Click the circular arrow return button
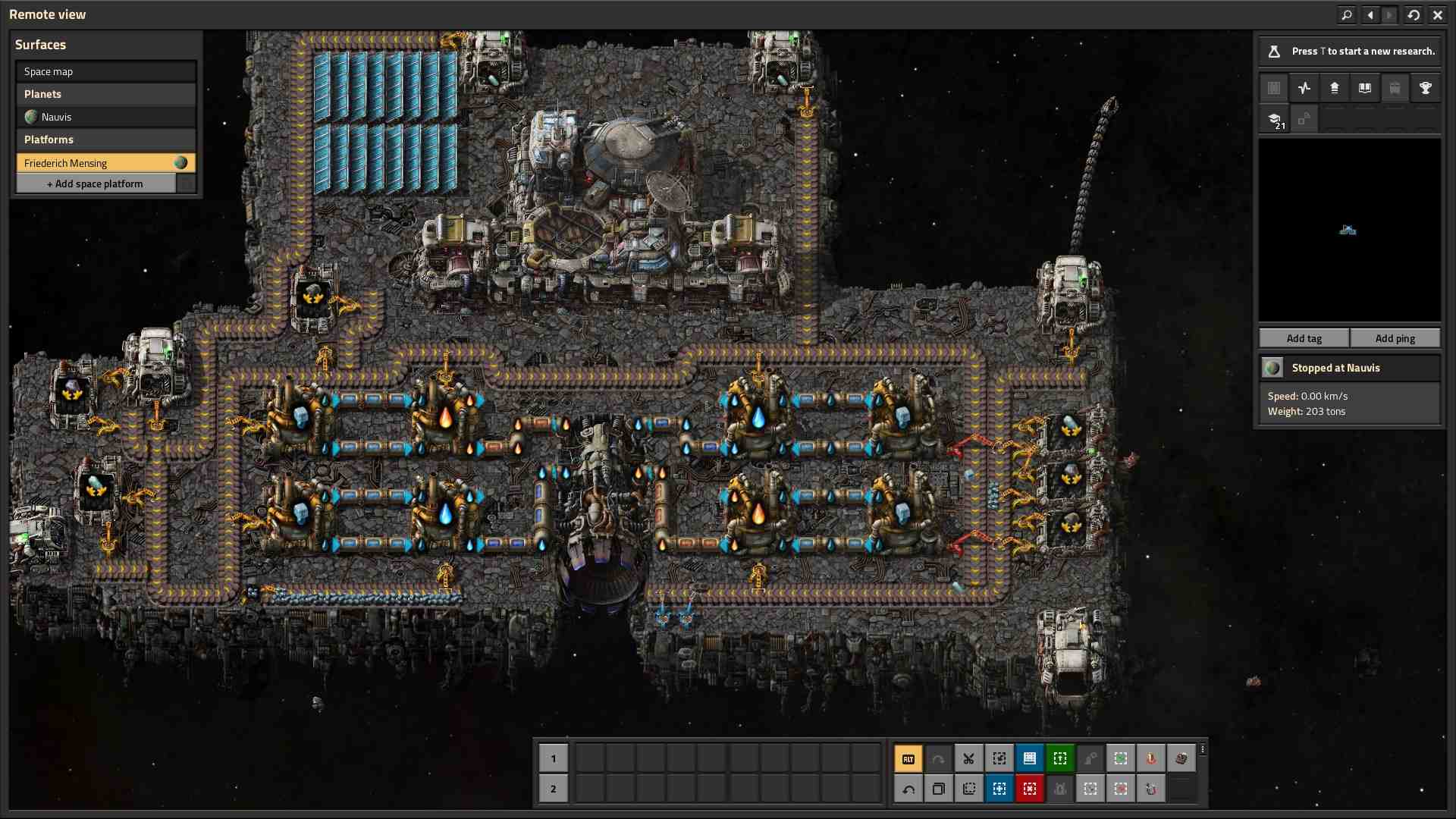This screenshot has width=1456, height=819. pos(1414,14)
